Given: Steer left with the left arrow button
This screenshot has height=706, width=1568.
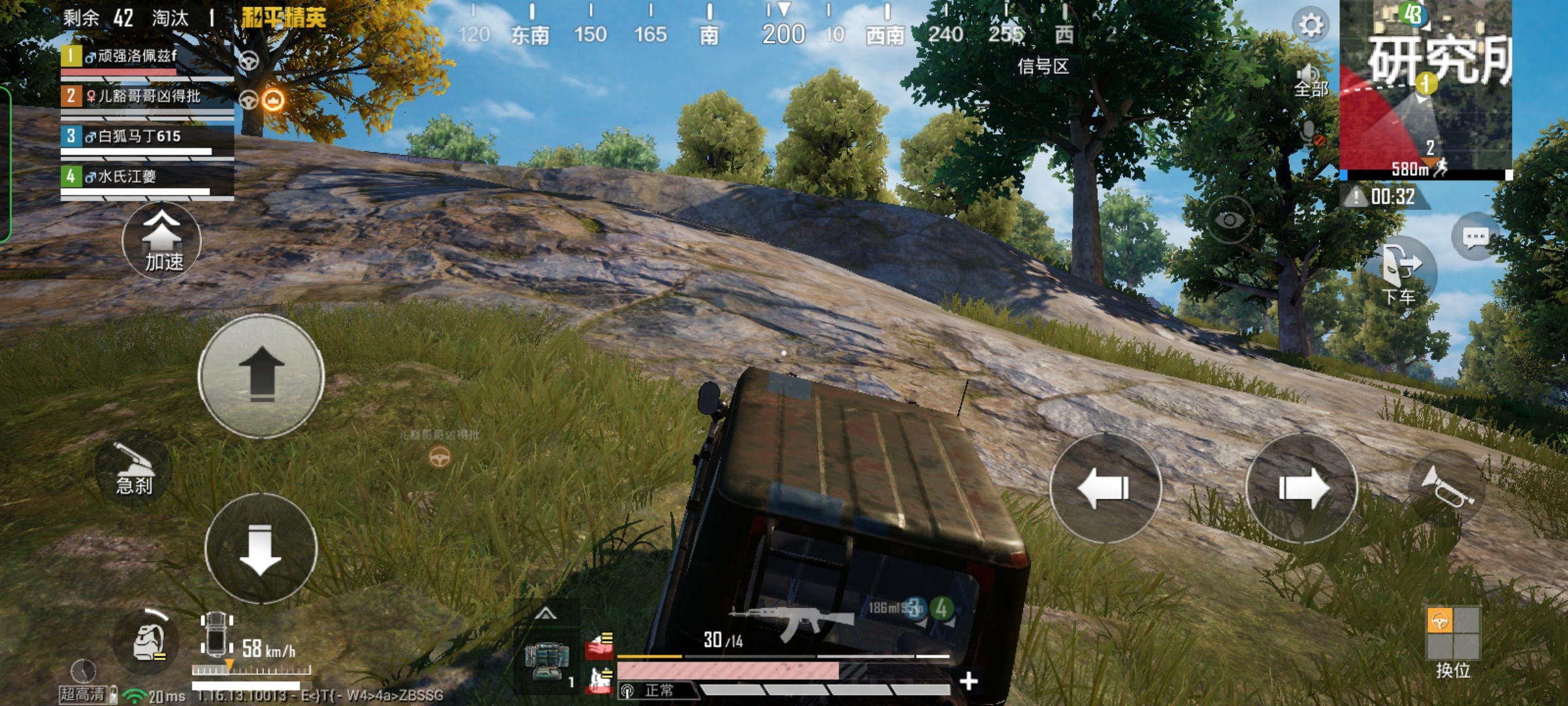Looking at the screenshot, I should point(1105,488).
